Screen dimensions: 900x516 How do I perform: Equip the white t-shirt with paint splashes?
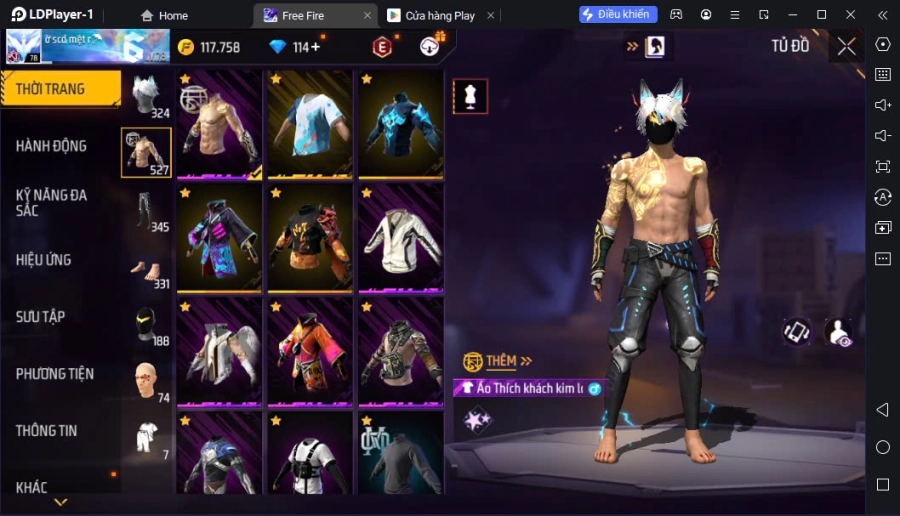coord(310,125)
